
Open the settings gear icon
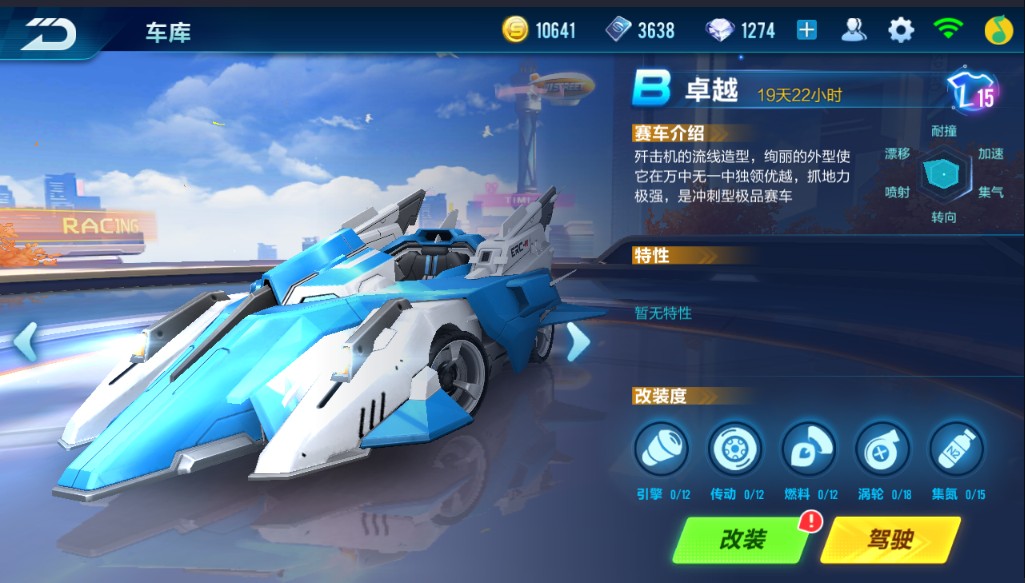901,30
